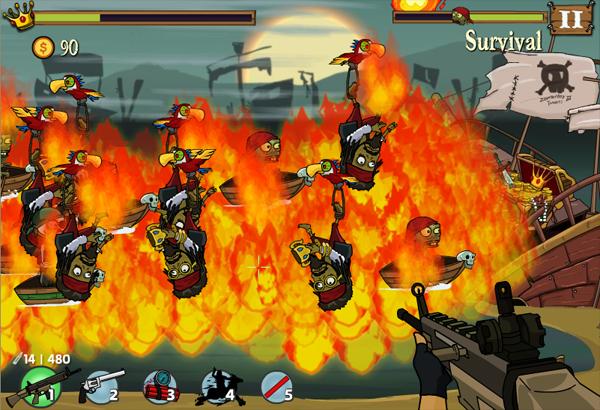Activate the horseman silhouette in slot 4

[217, 384]
